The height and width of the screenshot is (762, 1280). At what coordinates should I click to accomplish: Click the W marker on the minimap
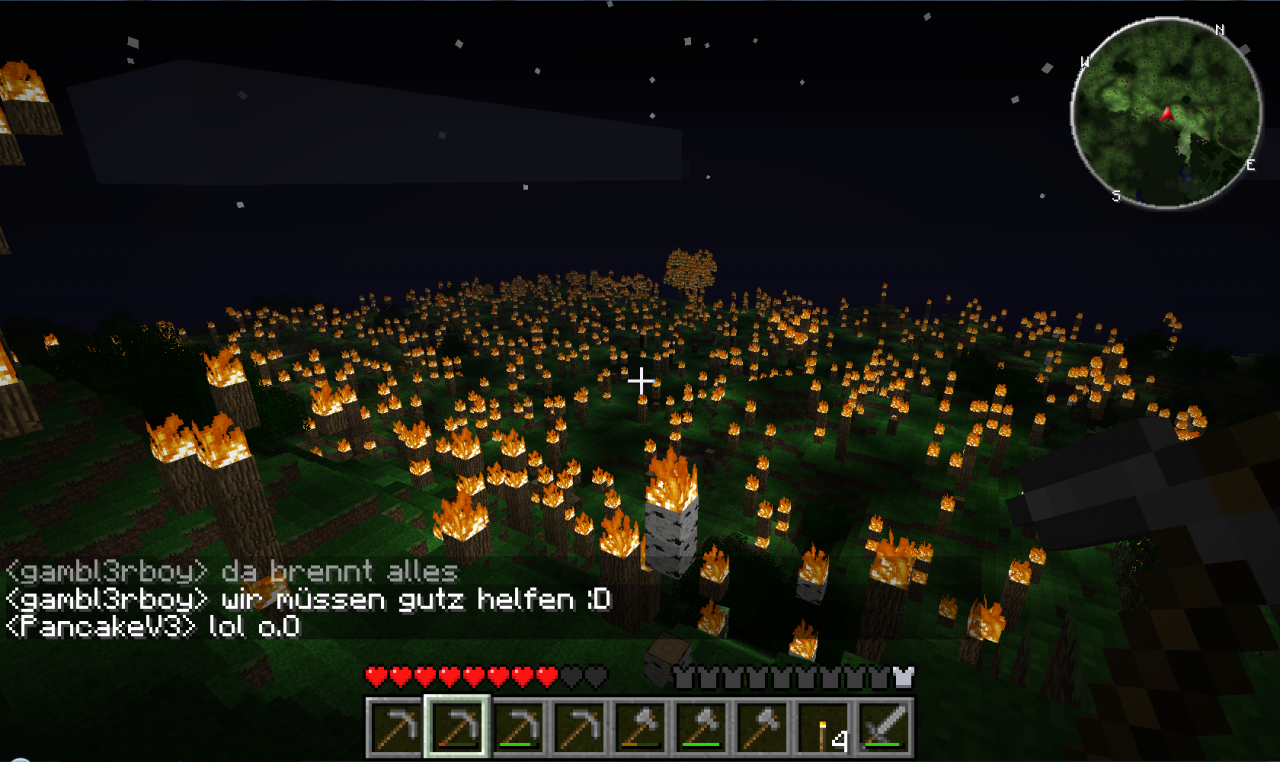click(x=1085, y=61)
